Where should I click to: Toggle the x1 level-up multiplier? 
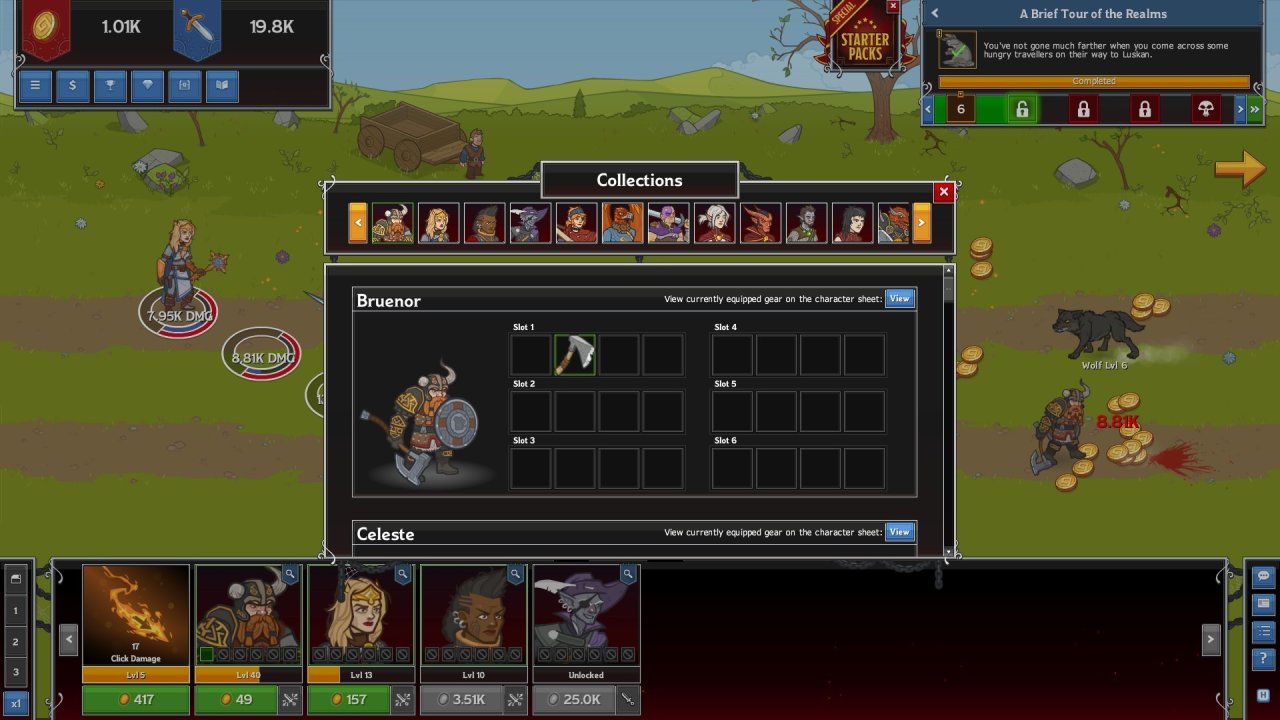tap(15, 703)
